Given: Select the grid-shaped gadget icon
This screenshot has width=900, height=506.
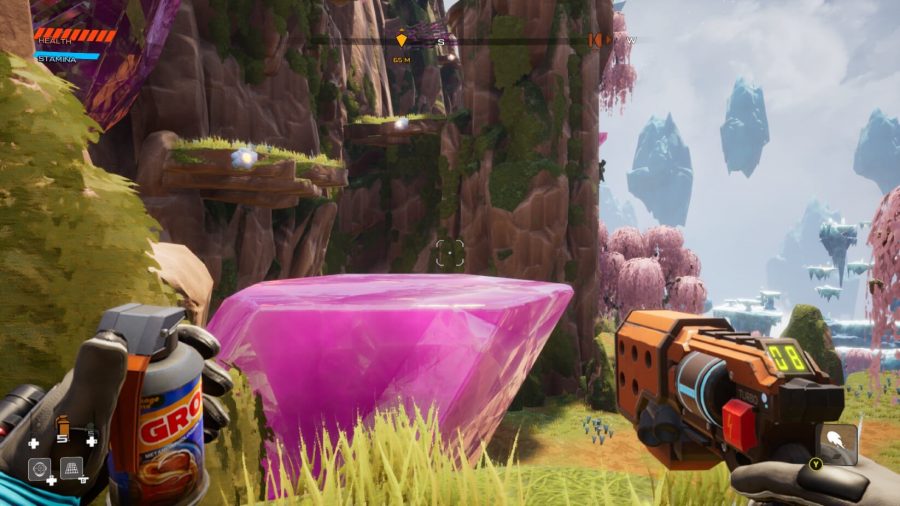Looking at the screenshot, I should pyautogui.click(x=73, y=467).
